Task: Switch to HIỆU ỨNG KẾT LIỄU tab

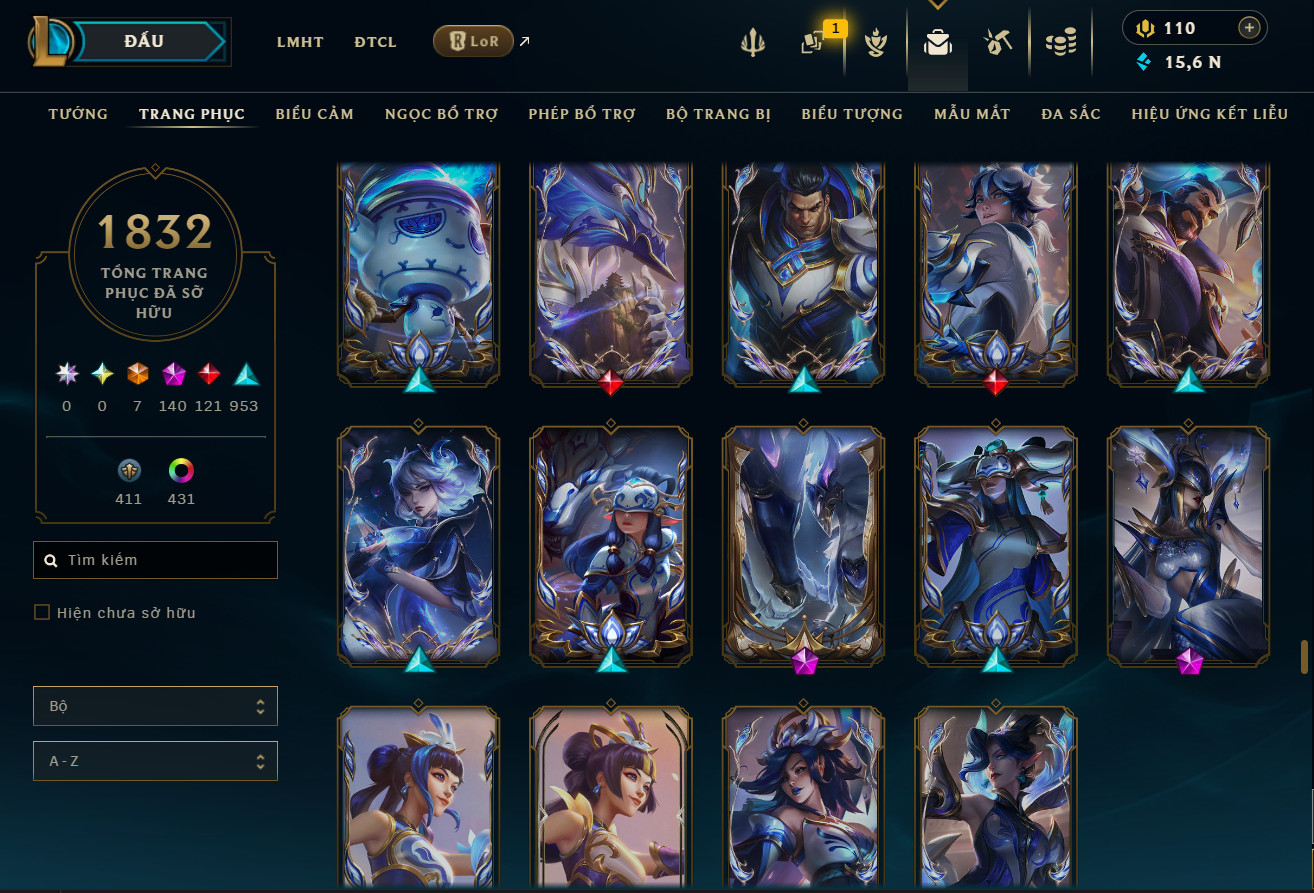Action: click(1209, 114)
